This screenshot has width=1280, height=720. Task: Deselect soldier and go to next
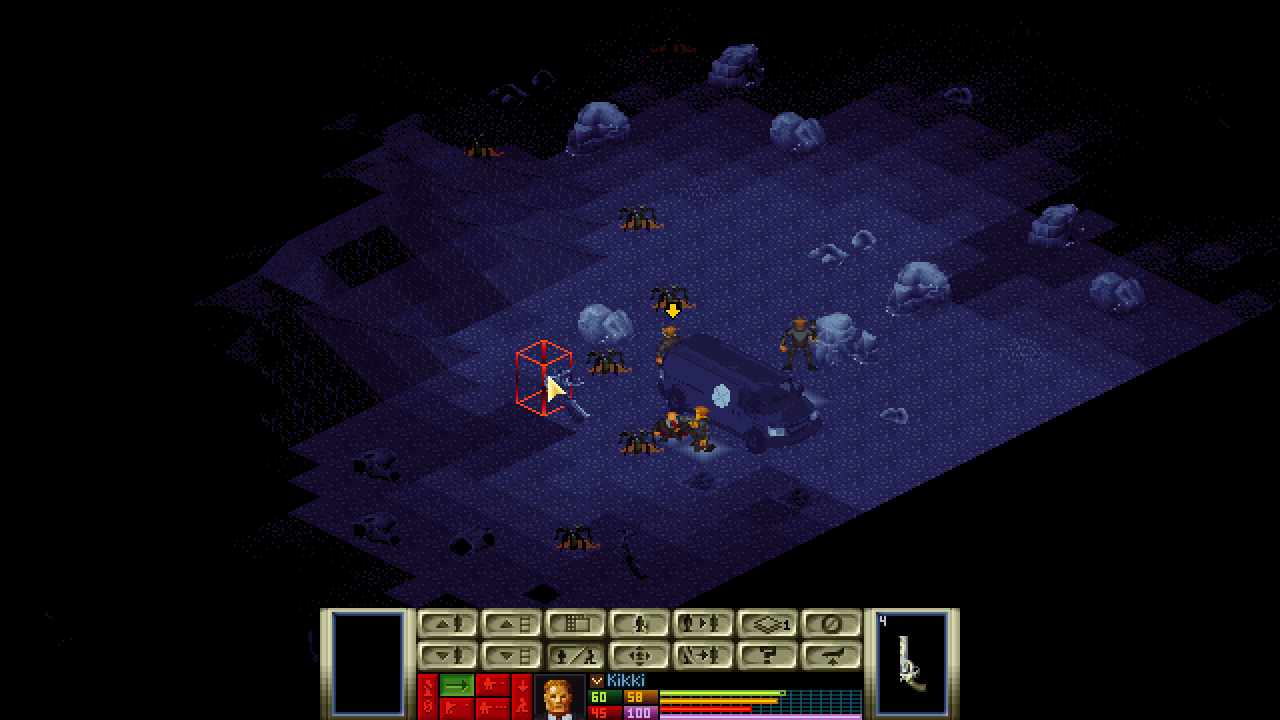703,656
